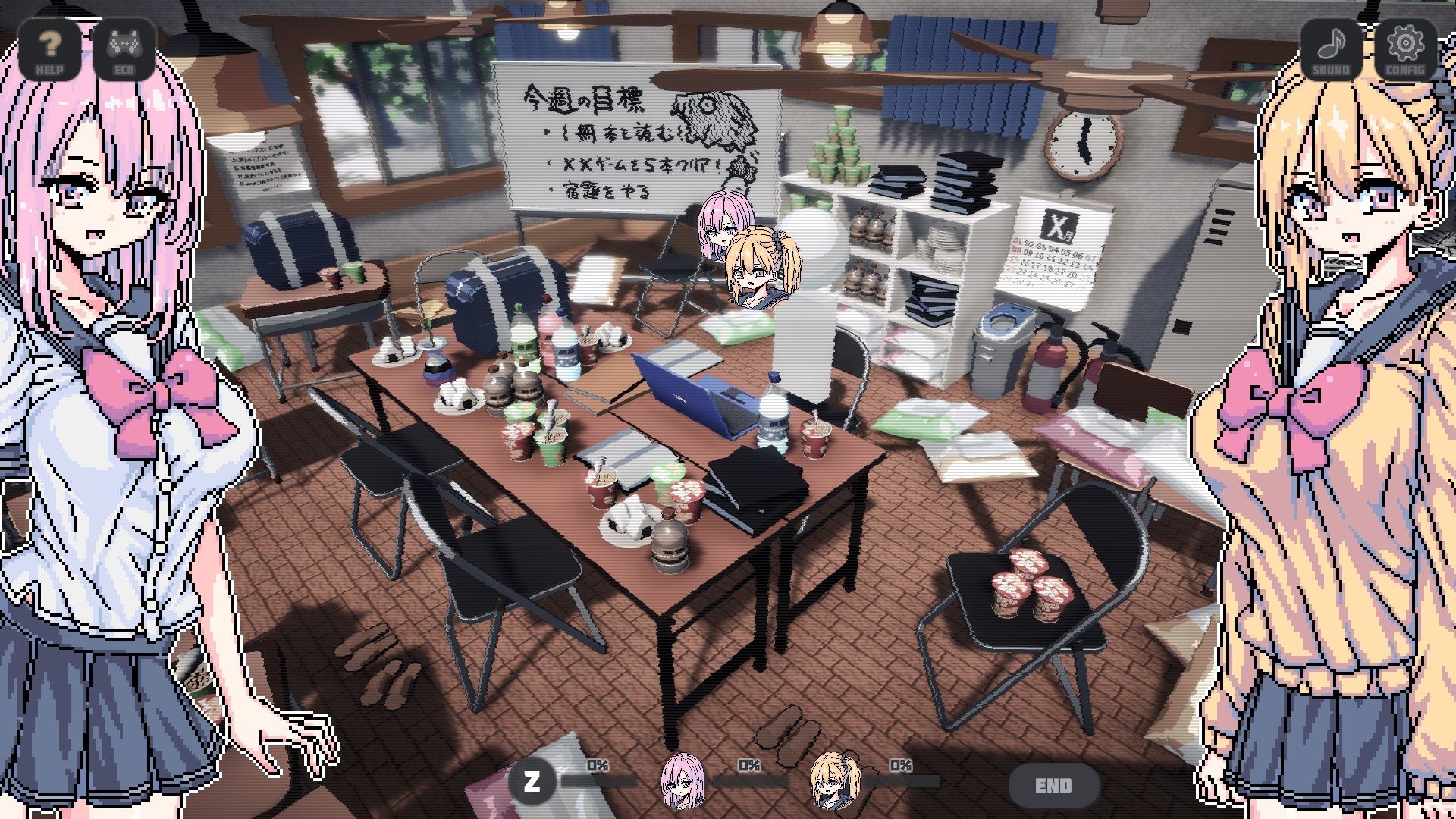Image resolution: width=1456 pixels, height=819 pixels.
Task: Select the ECO gamepad mode icon
Action: click(x=126, y=49)
